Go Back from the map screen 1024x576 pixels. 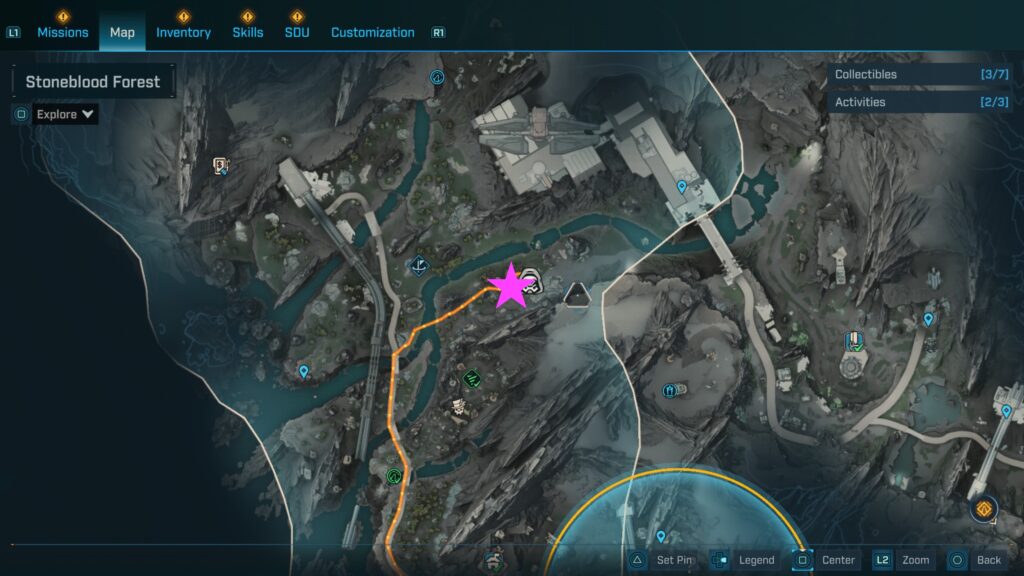(x=976, y=560)
